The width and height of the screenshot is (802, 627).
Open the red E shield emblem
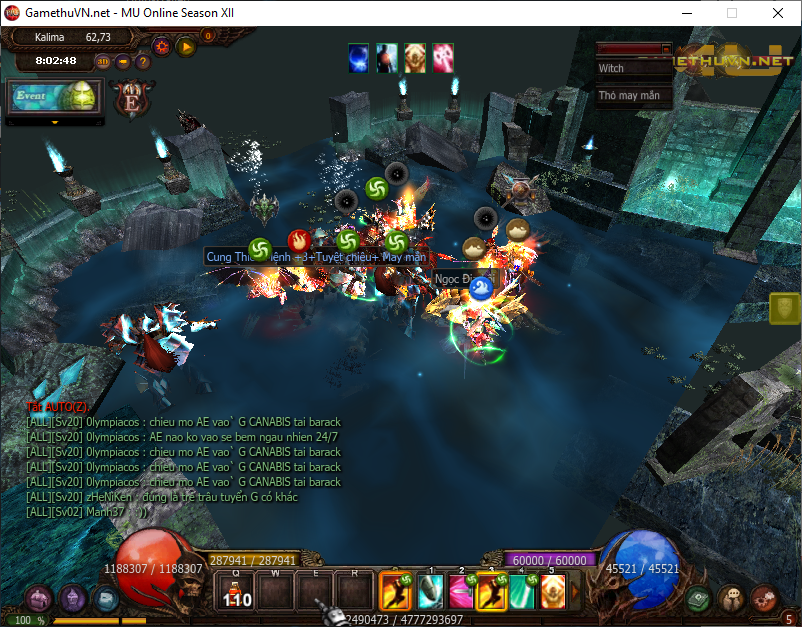pyautogui.click(x=129, y=100)
